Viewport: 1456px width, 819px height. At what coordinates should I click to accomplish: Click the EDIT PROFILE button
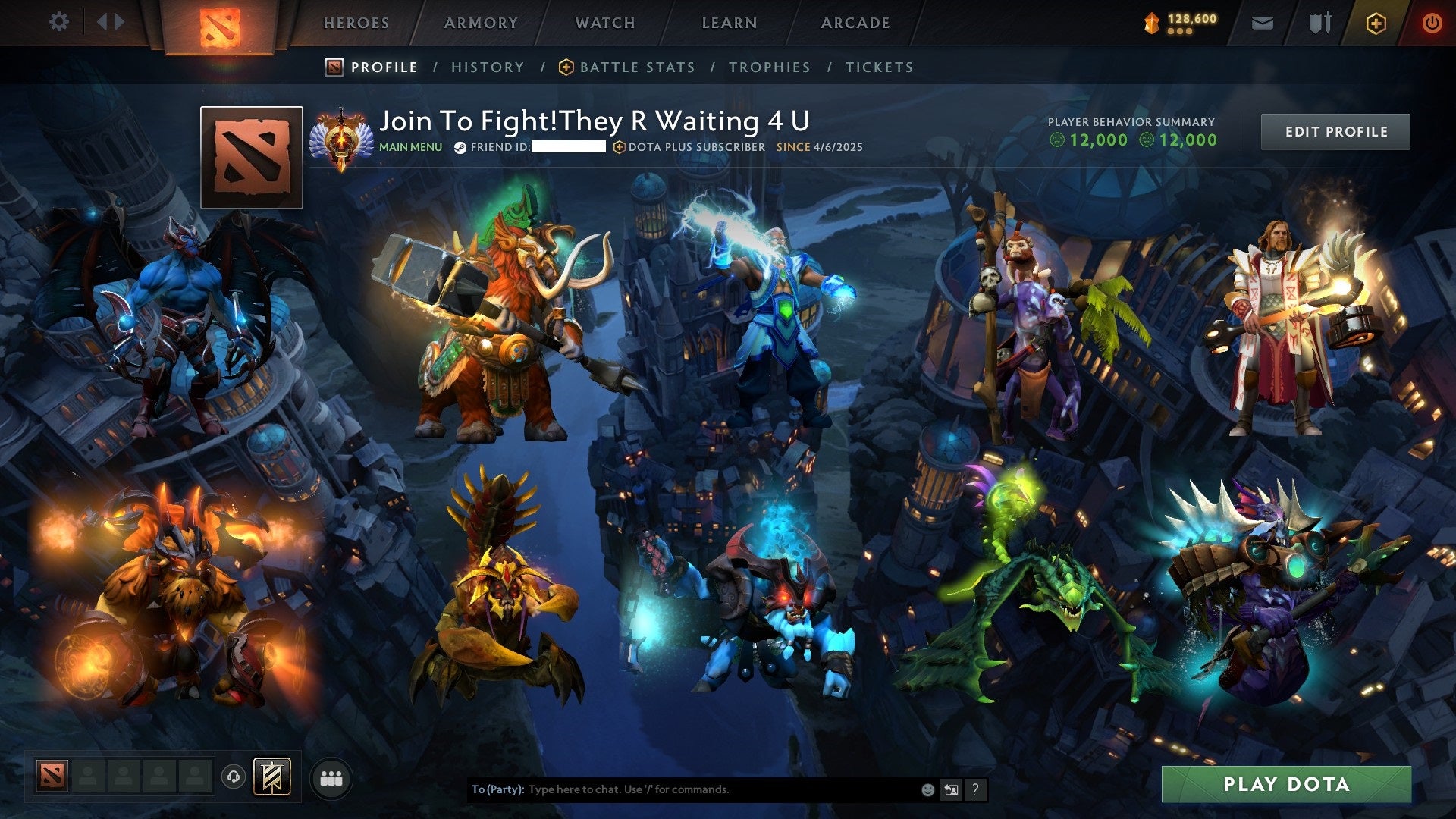pyautogui.click(x=1335, y=130)
